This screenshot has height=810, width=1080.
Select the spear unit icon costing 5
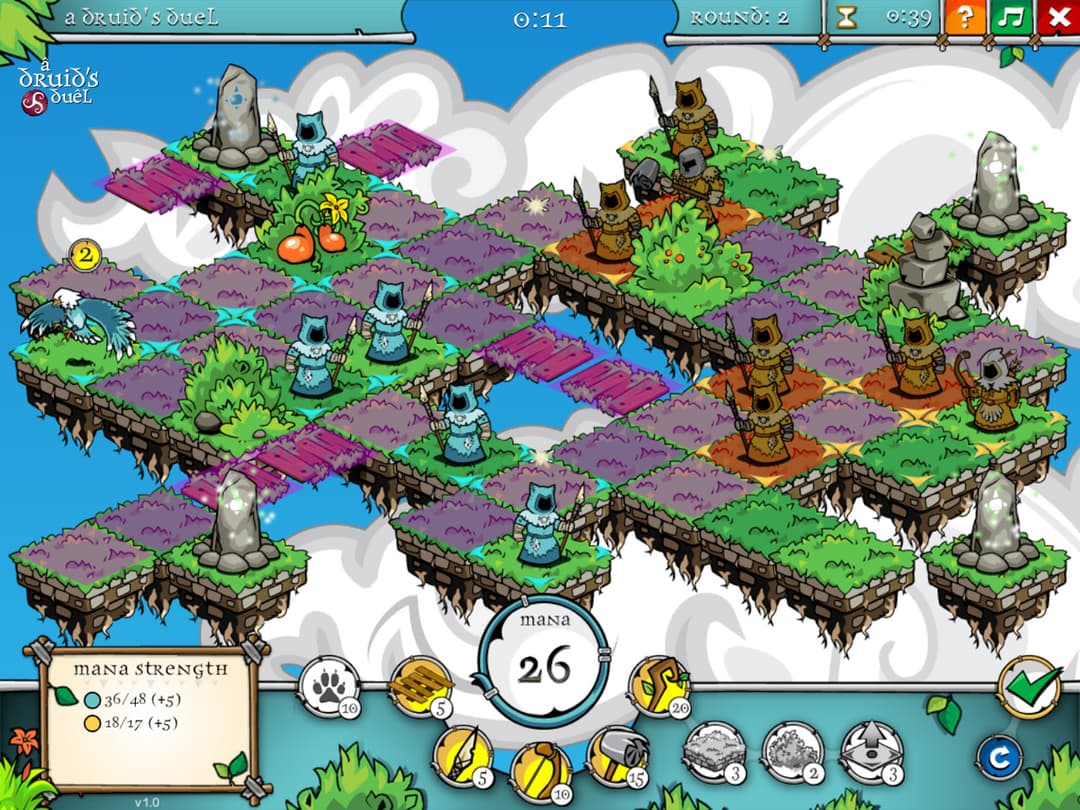coord(463,756)
